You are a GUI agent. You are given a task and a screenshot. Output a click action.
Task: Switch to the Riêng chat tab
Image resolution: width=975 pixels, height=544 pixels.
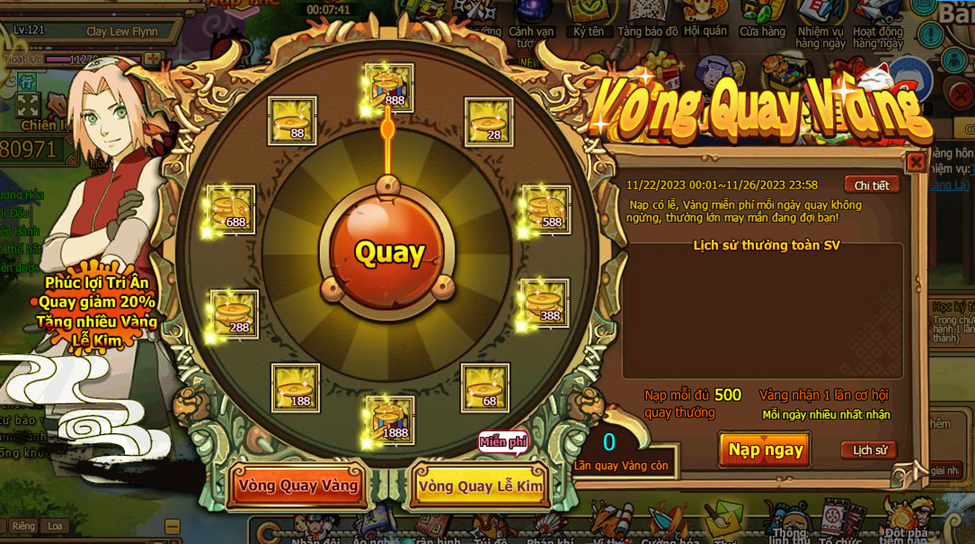pos(23,526)
